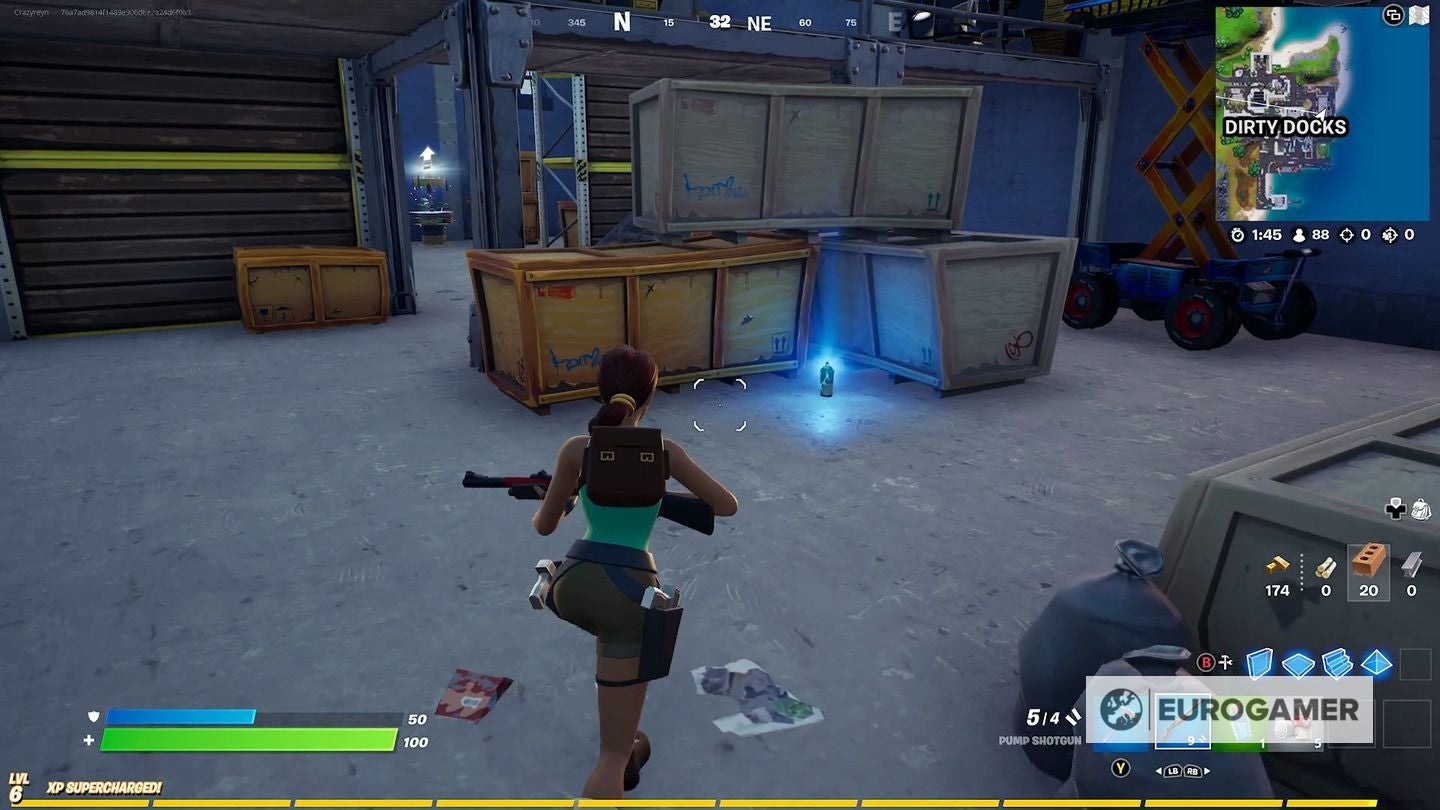Click the emote d-pad icon
The image size is (1440, 810).
point(1393,509)
